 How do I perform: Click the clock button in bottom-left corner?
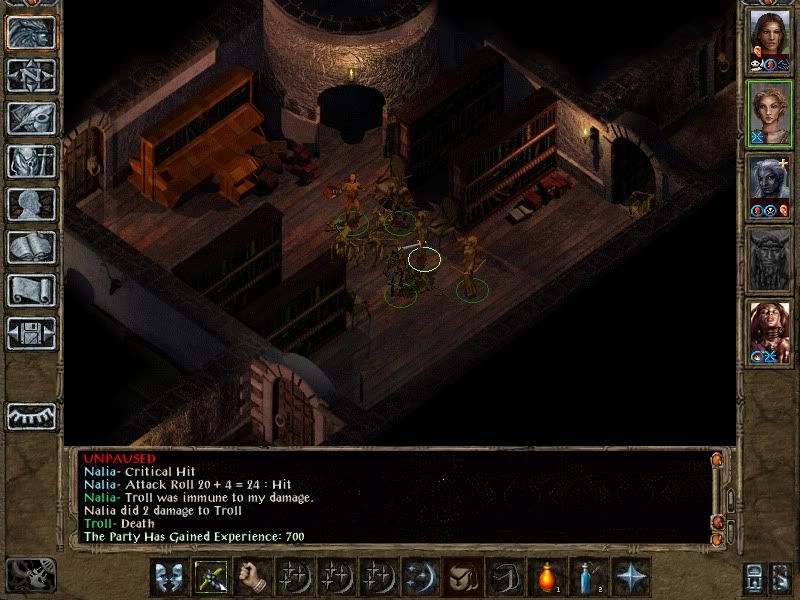pos(30,575)
